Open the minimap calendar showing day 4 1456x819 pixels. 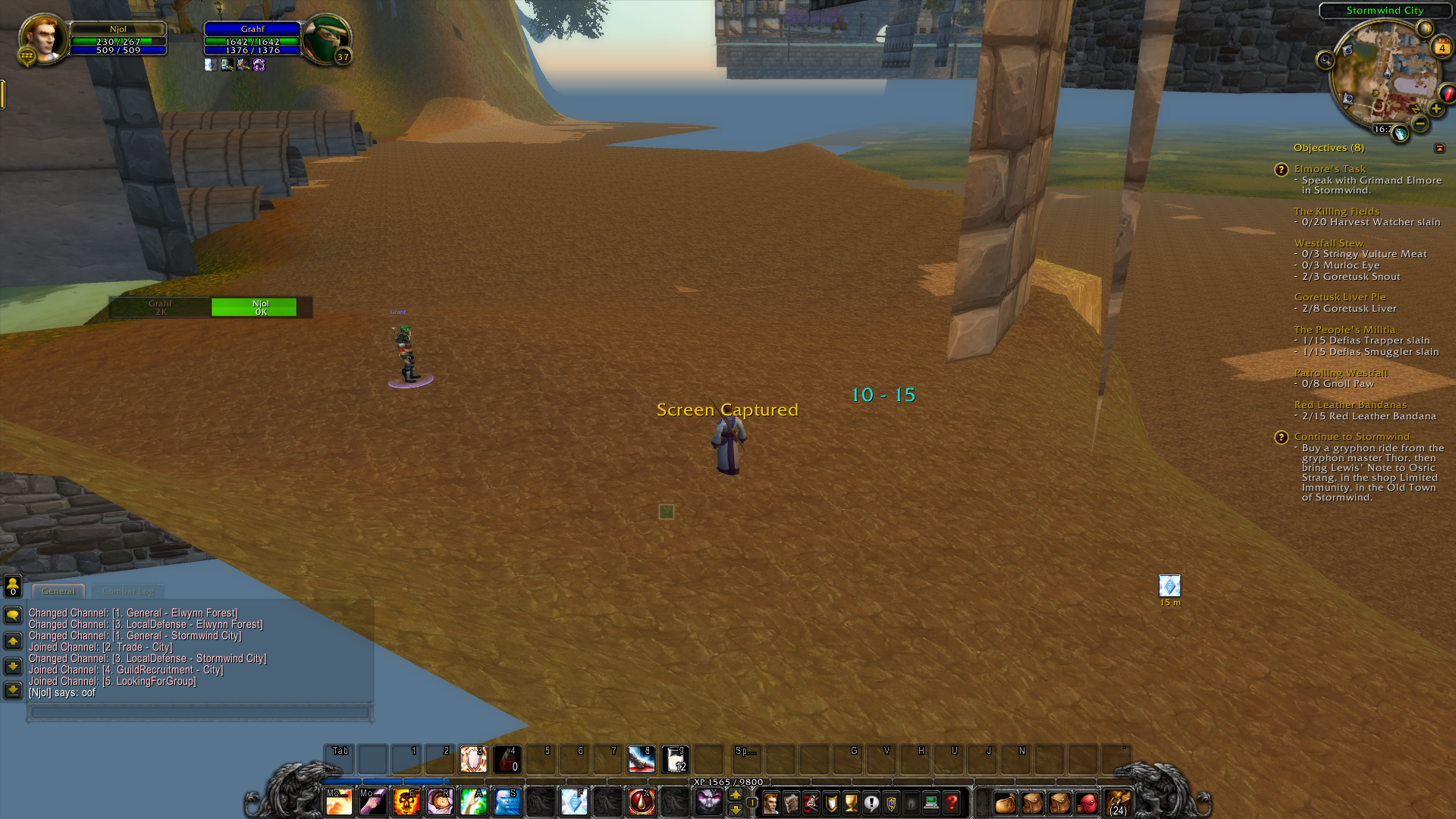point(1442,48)
